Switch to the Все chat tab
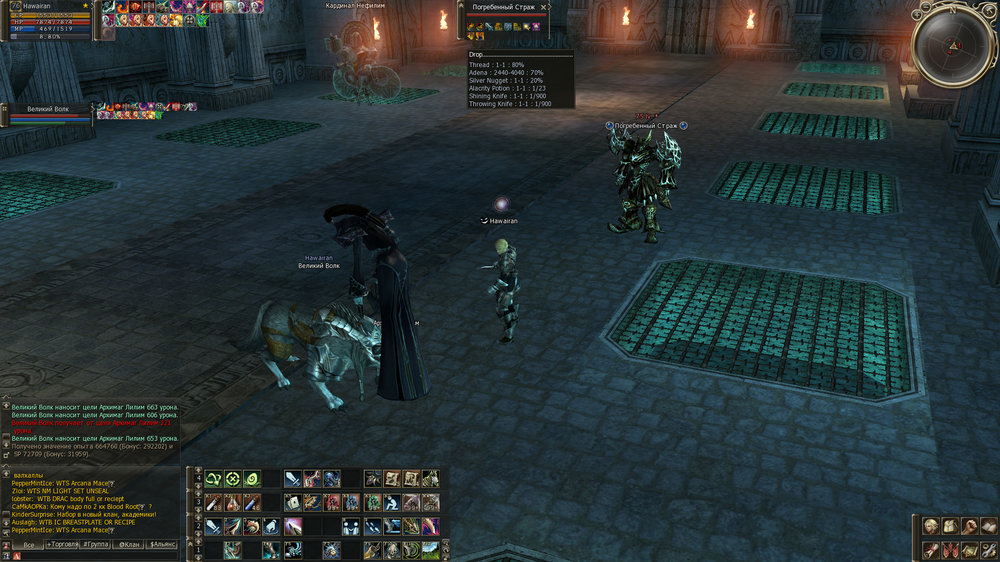Viewport: 1000px width, 562px height. click(29, 544)
